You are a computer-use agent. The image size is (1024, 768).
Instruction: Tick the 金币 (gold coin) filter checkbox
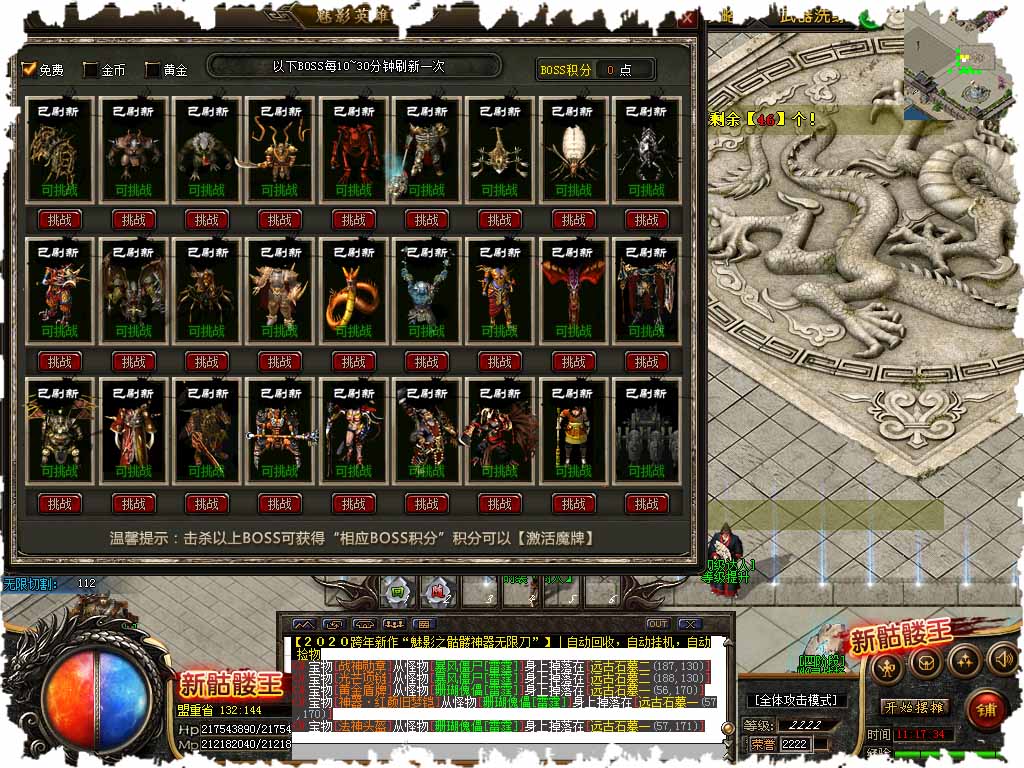click(90, 69)
